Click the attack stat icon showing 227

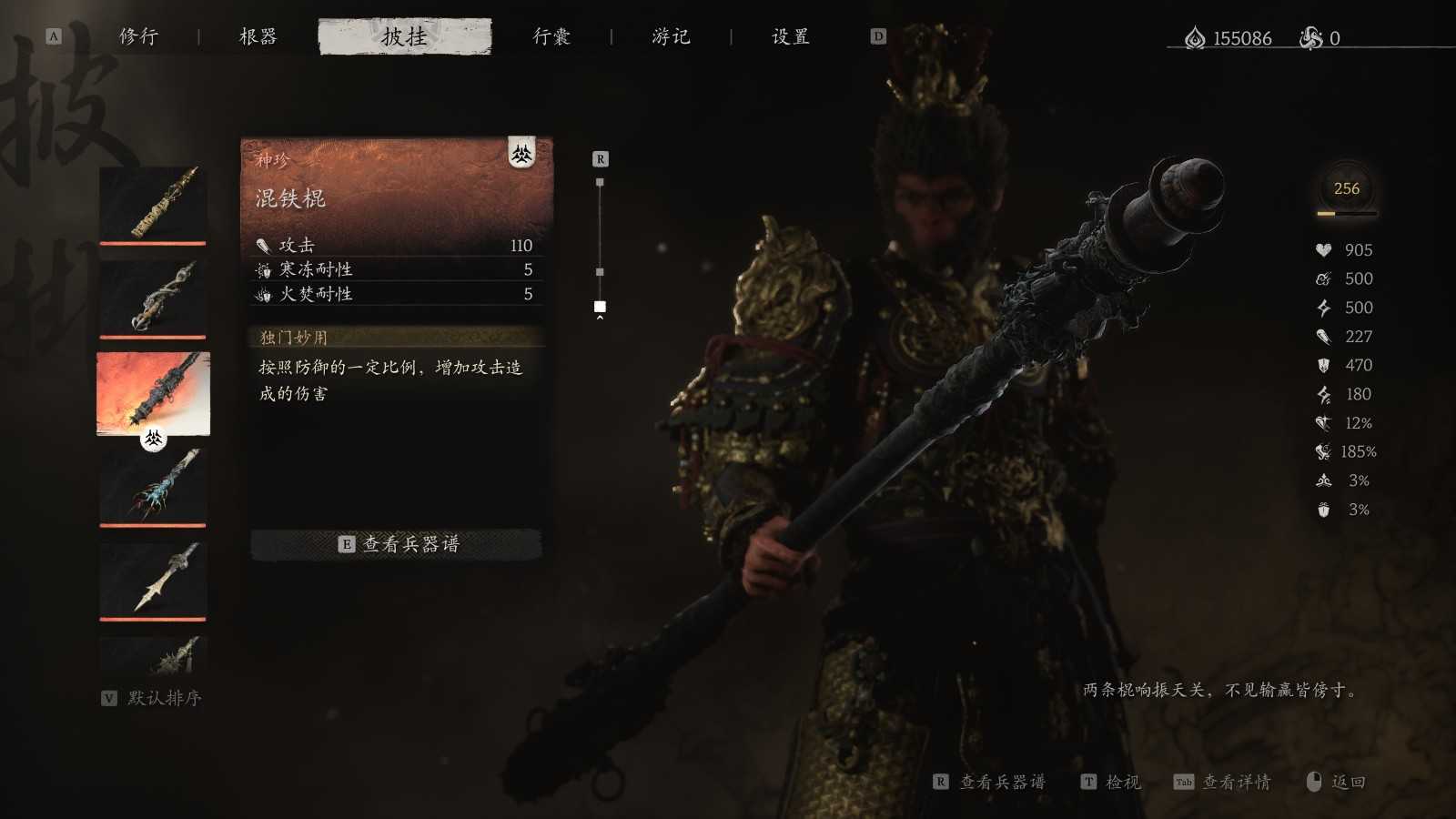click(x=1321, y=337)
